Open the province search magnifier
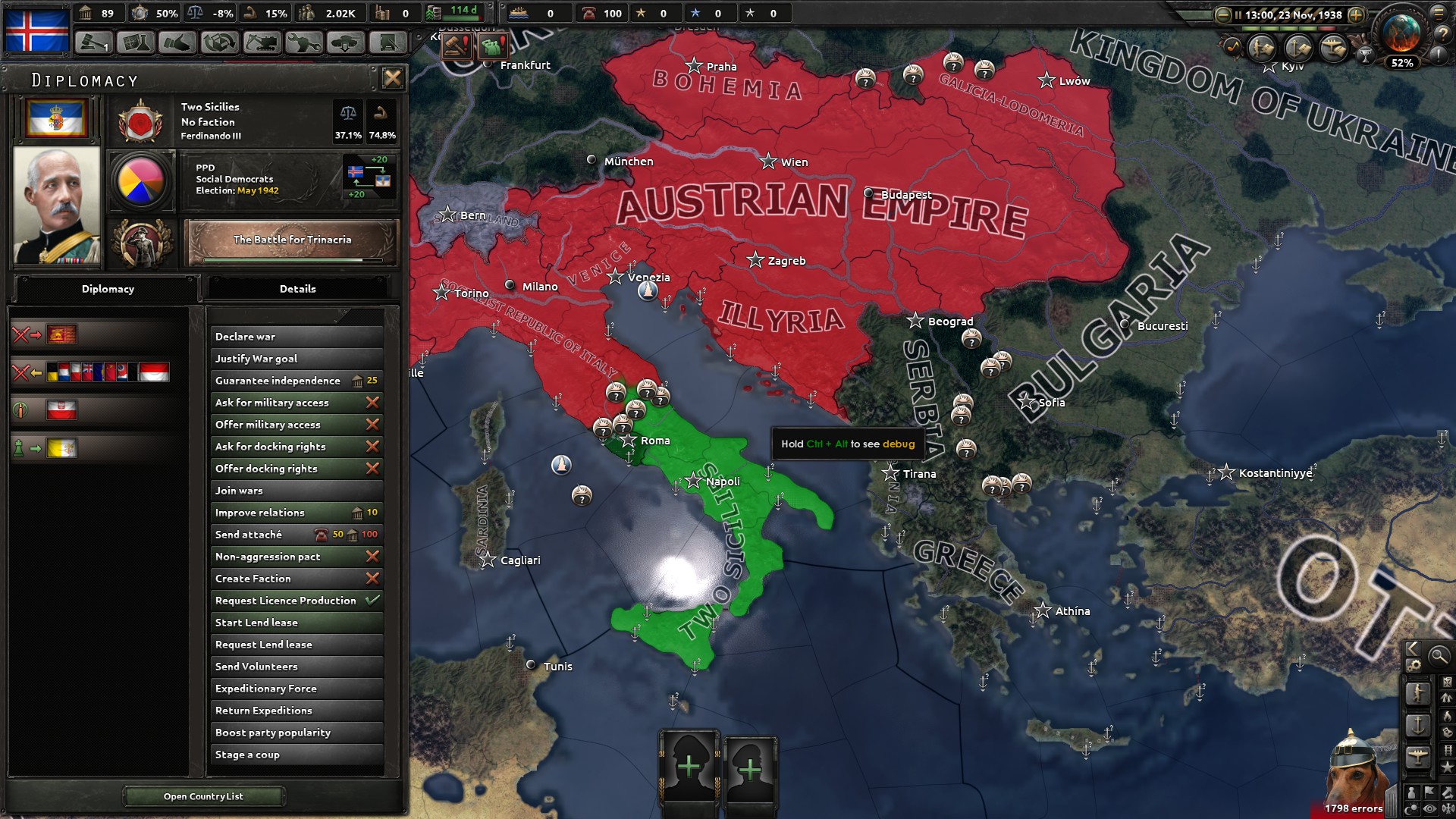Viewport: 1456px width, 819px height. click(x=1439, y=654)
